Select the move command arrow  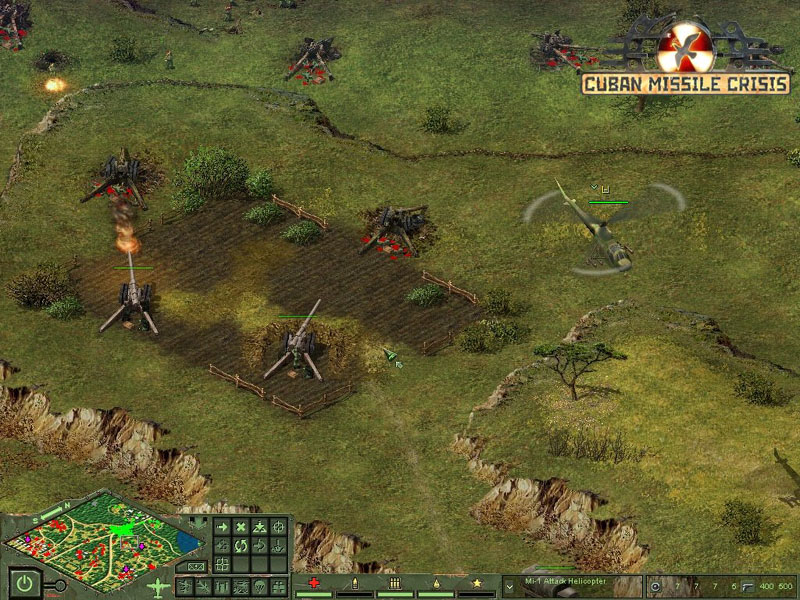[x=221, y=527]
